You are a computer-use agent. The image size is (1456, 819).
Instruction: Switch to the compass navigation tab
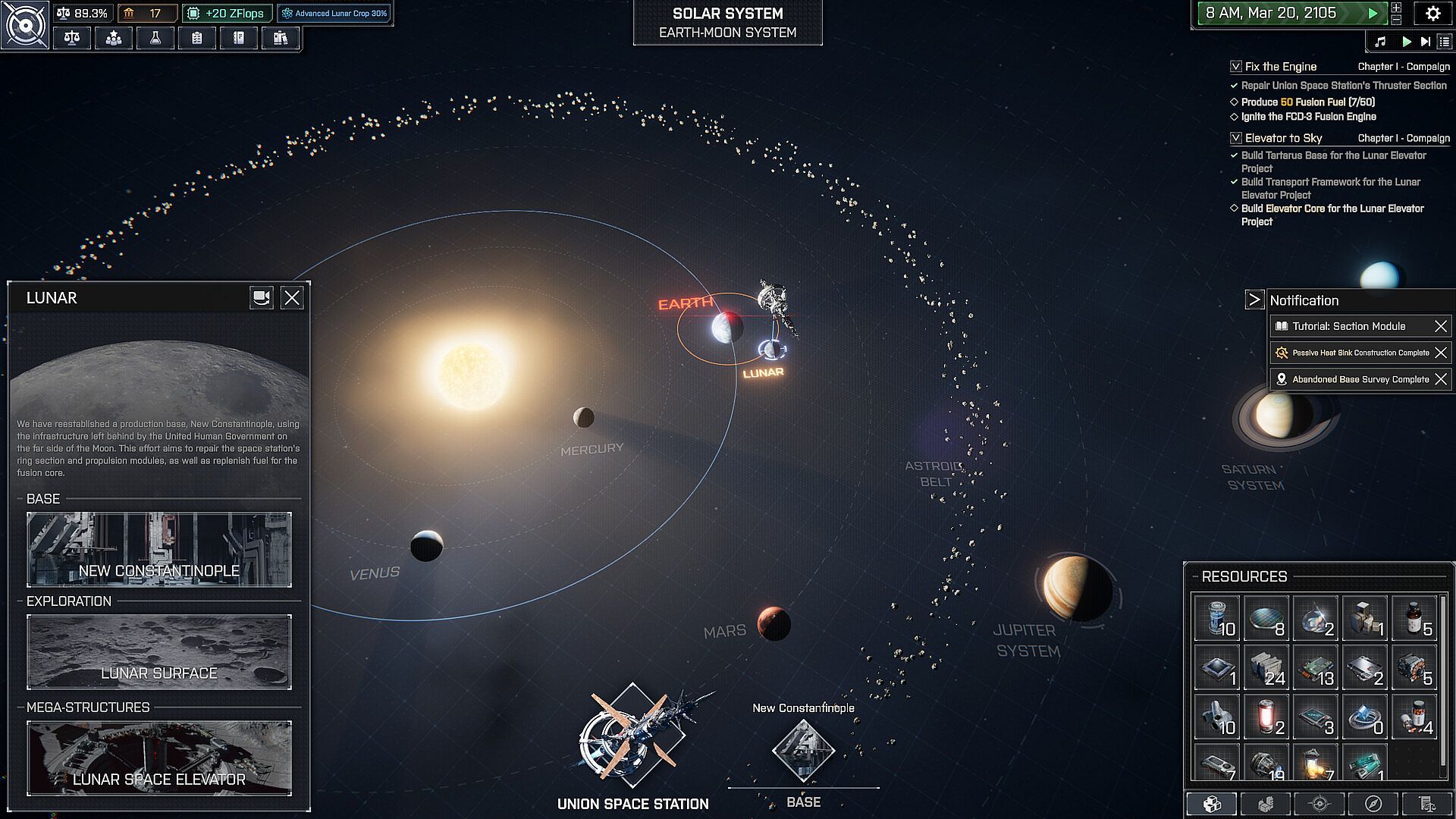pos(1373,804)
